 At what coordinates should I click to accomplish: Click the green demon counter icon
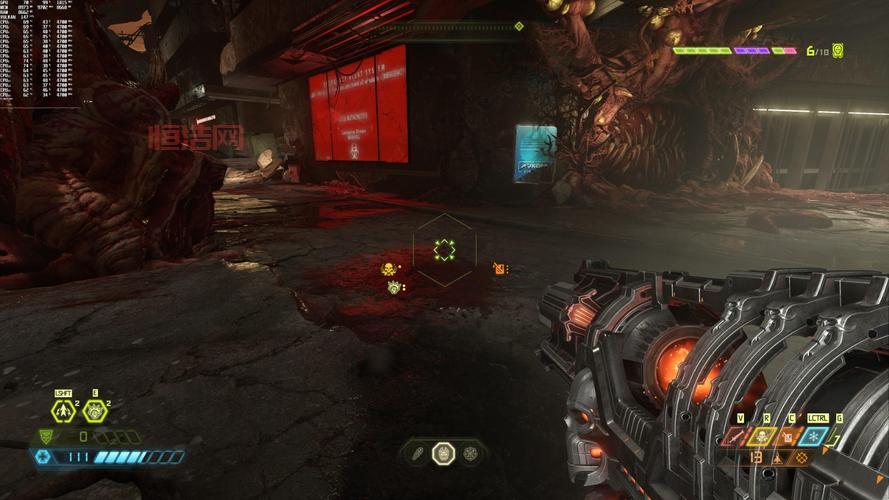tap(837, 49)
